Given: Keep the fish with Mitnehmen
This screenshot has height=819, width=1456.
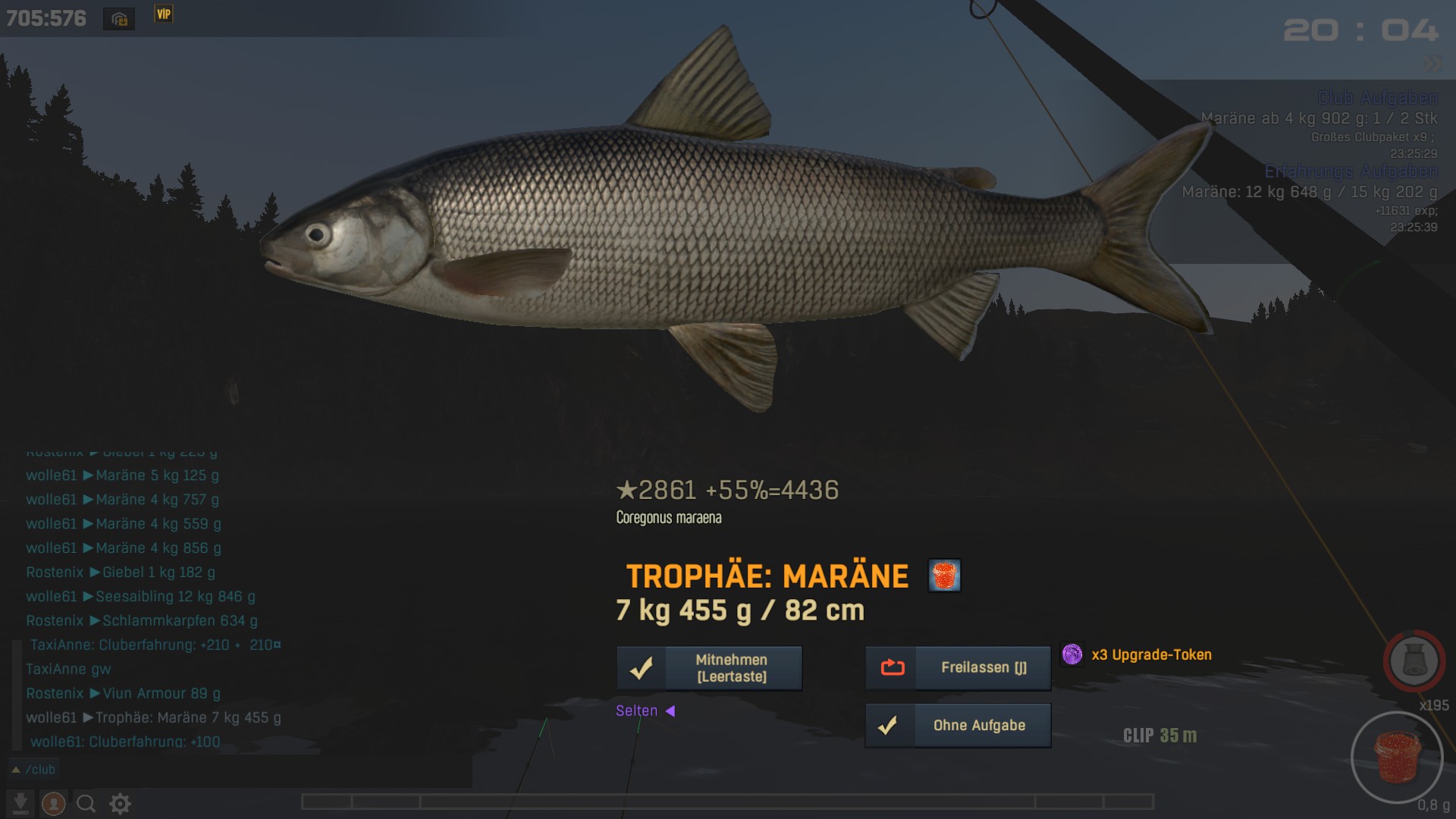Looking at the screenshot, I should (x=709, y=668).
